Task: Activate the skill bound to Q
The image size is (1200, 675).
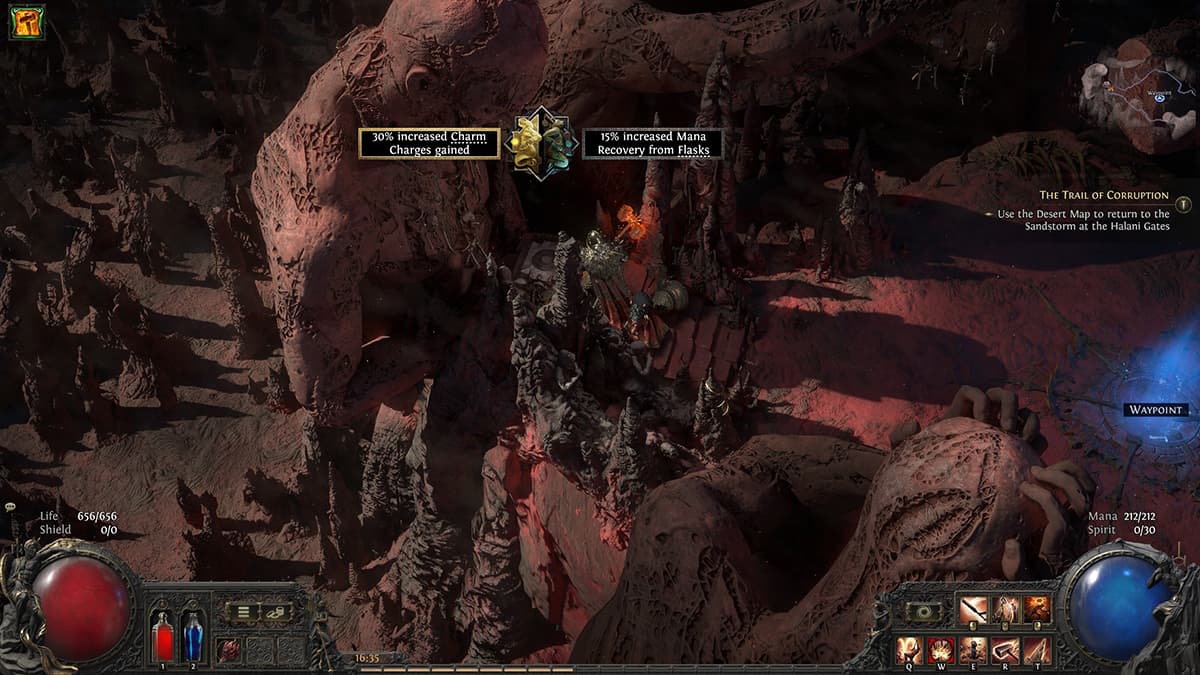Action: pyautogui.click(x=910, y=649)
